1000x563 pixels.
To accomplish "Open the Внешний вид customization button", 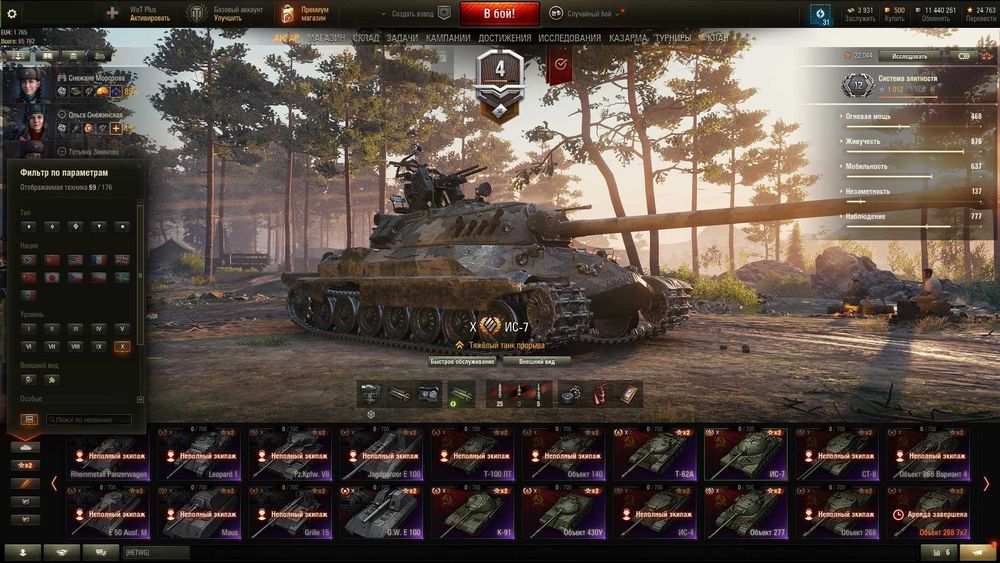I will point(537,361).
